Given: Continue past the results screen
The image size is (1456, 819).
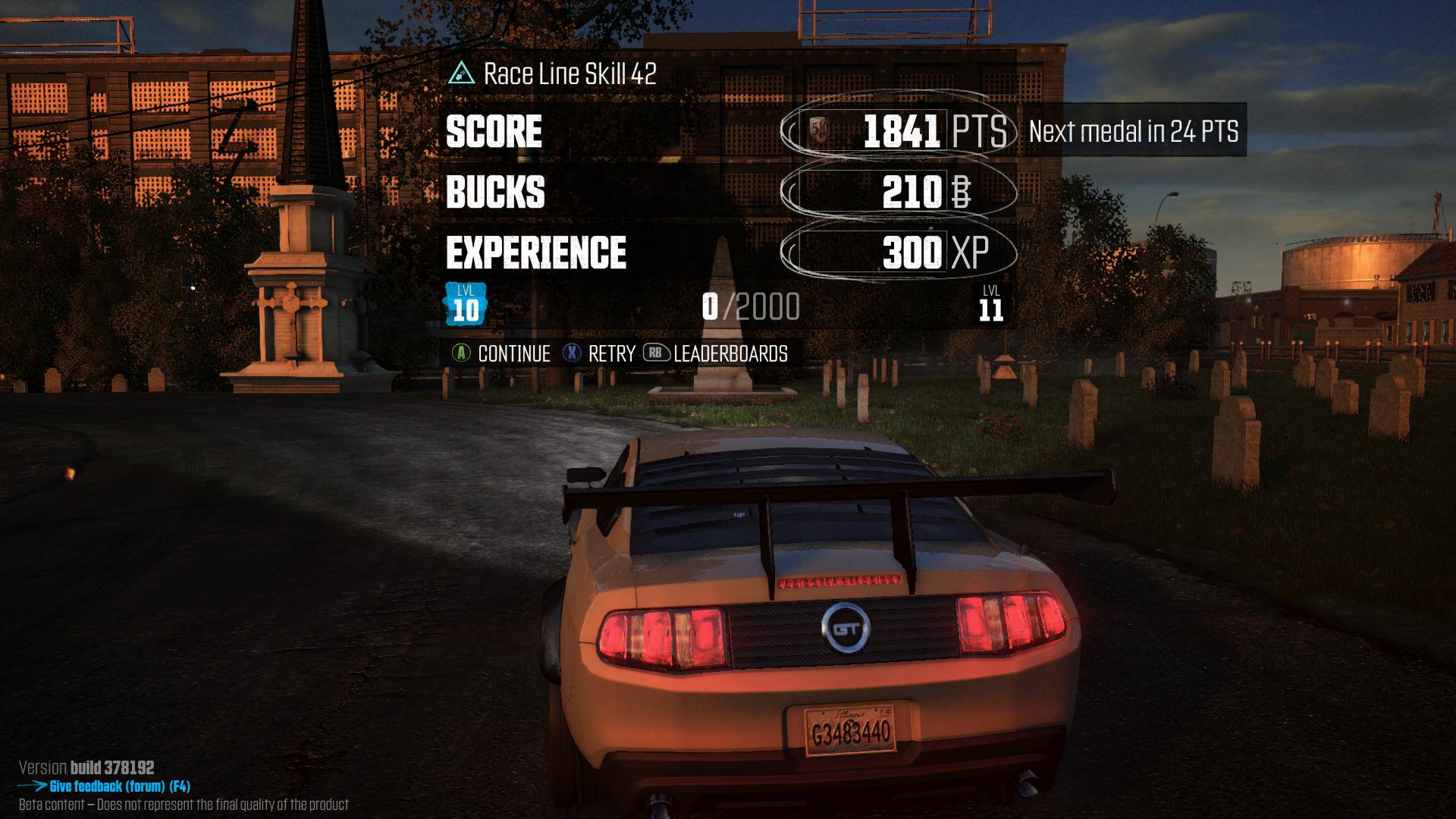Looking at the screenshot, I should pyautogui.click(x=502, y=353).
